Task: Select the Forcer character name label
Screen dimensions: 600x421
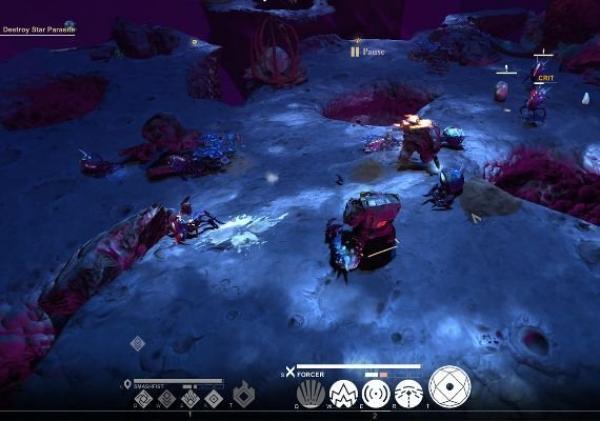Action: (311, 372)
